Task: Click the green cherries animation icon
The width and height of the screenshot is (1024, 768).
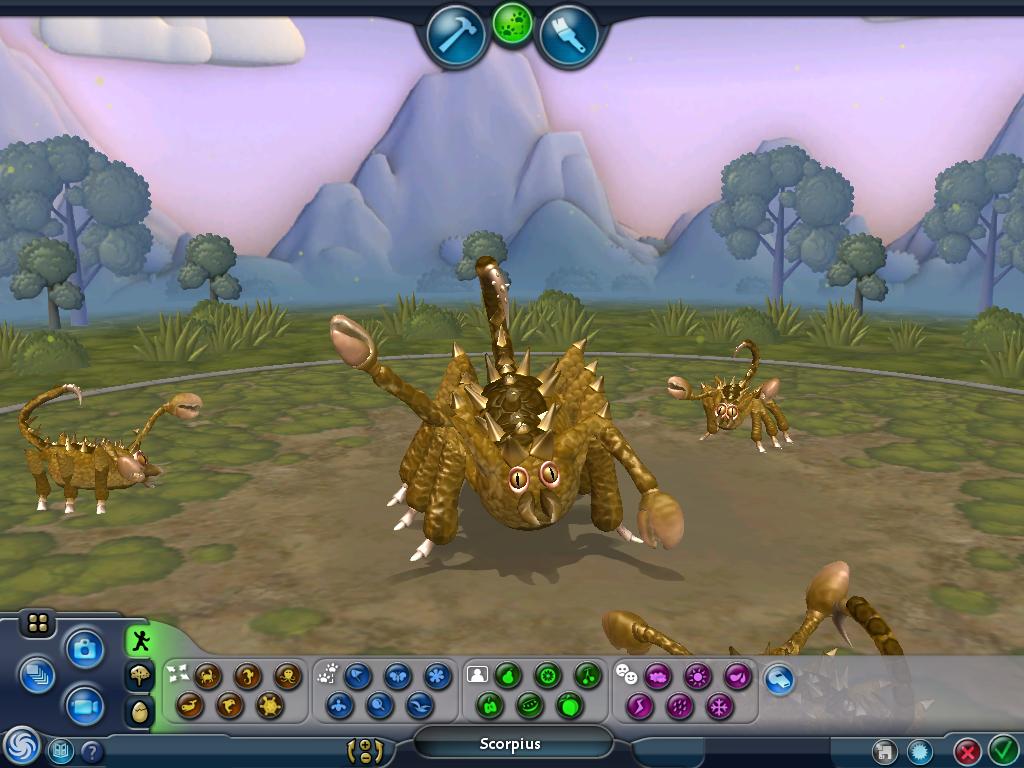Action: click(x=587, y=676)
